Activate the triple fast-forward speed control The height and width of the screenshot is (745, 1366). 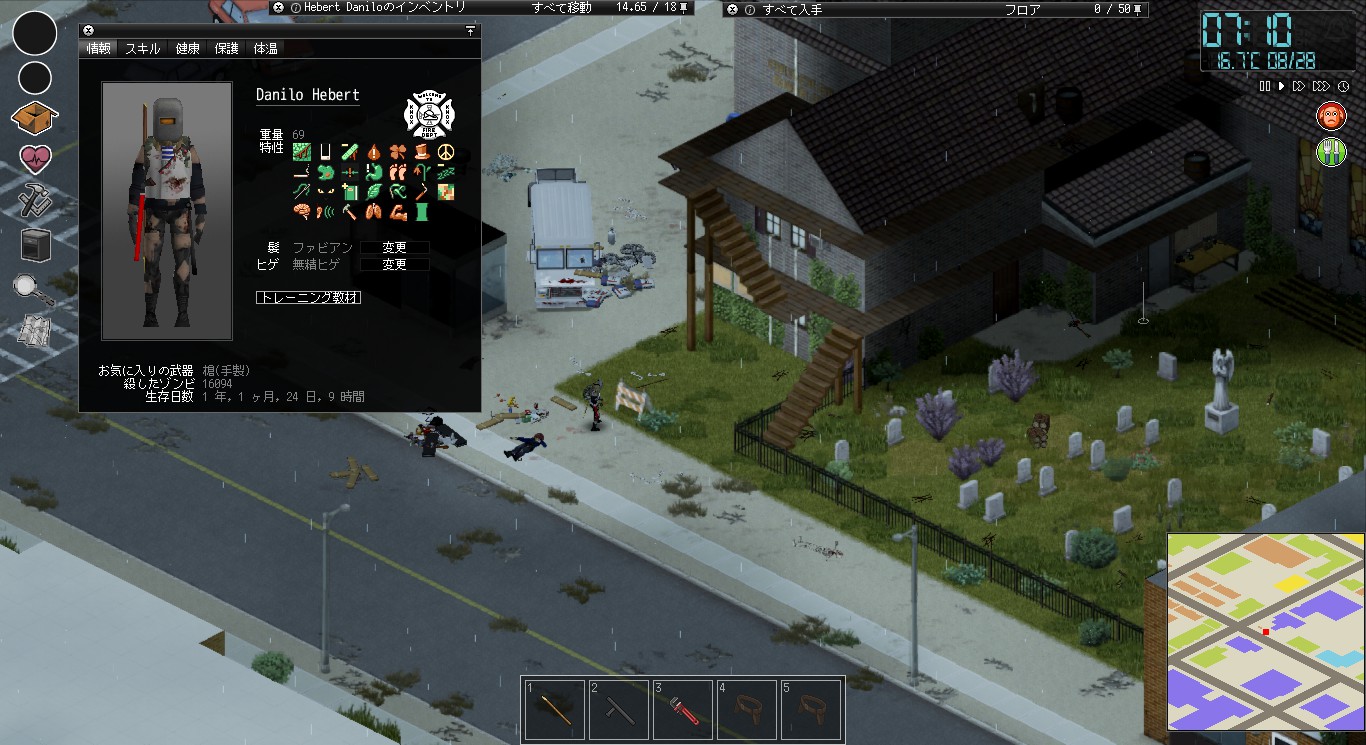(x=1320, y=86)
